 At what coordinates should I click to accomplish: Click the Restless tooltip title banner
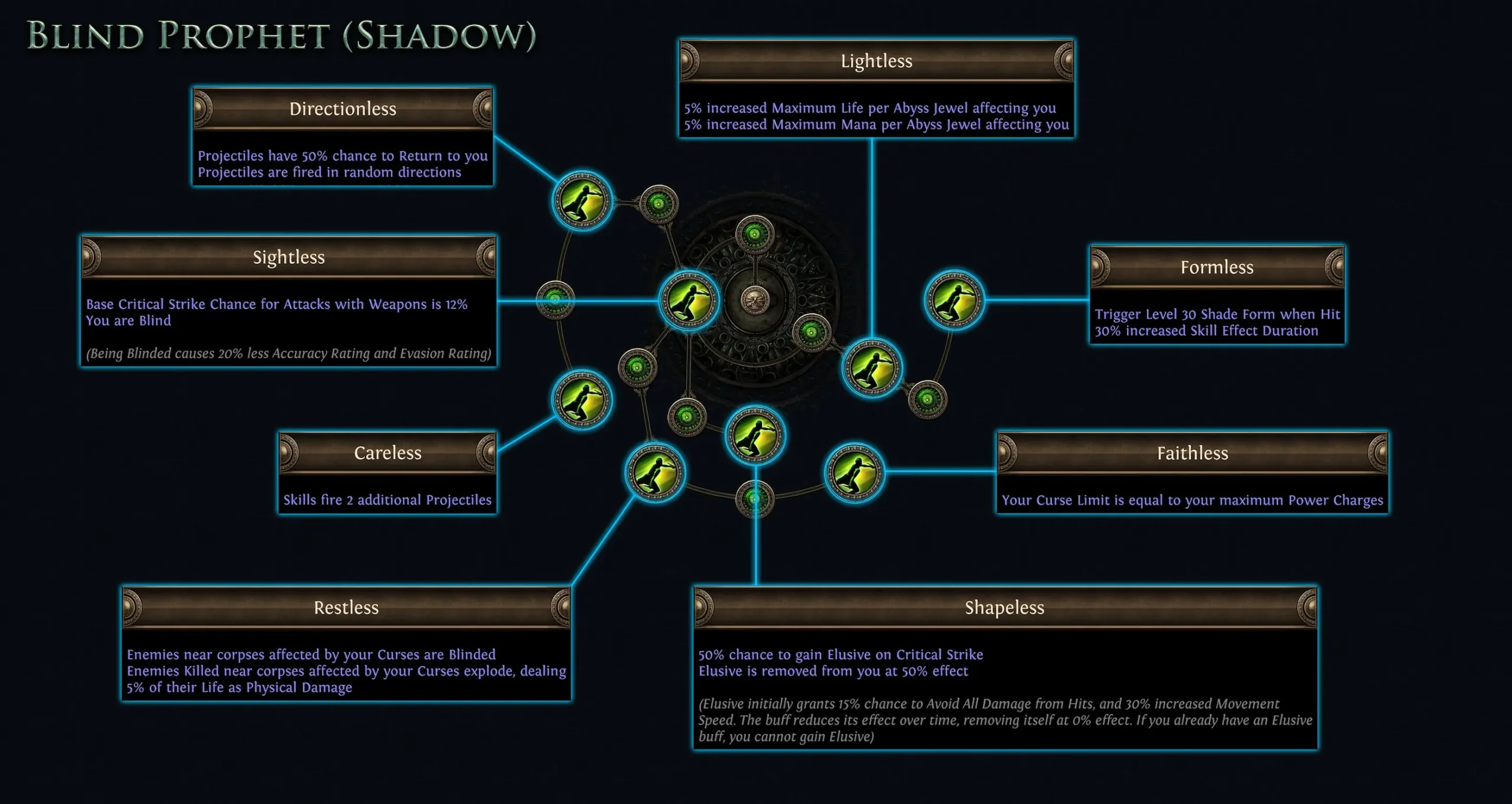[346, 607]
